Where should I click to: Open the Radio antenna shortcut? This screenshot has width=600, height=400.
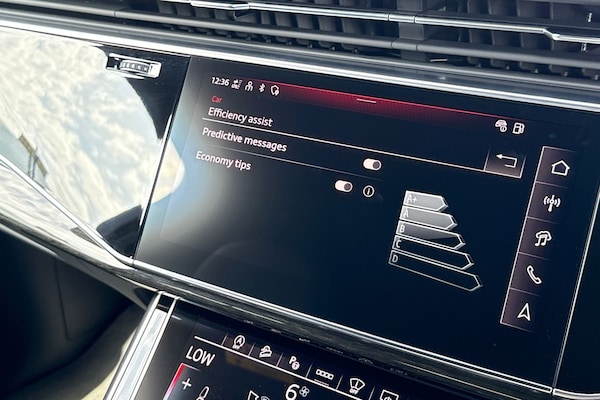tap(551, 203)
